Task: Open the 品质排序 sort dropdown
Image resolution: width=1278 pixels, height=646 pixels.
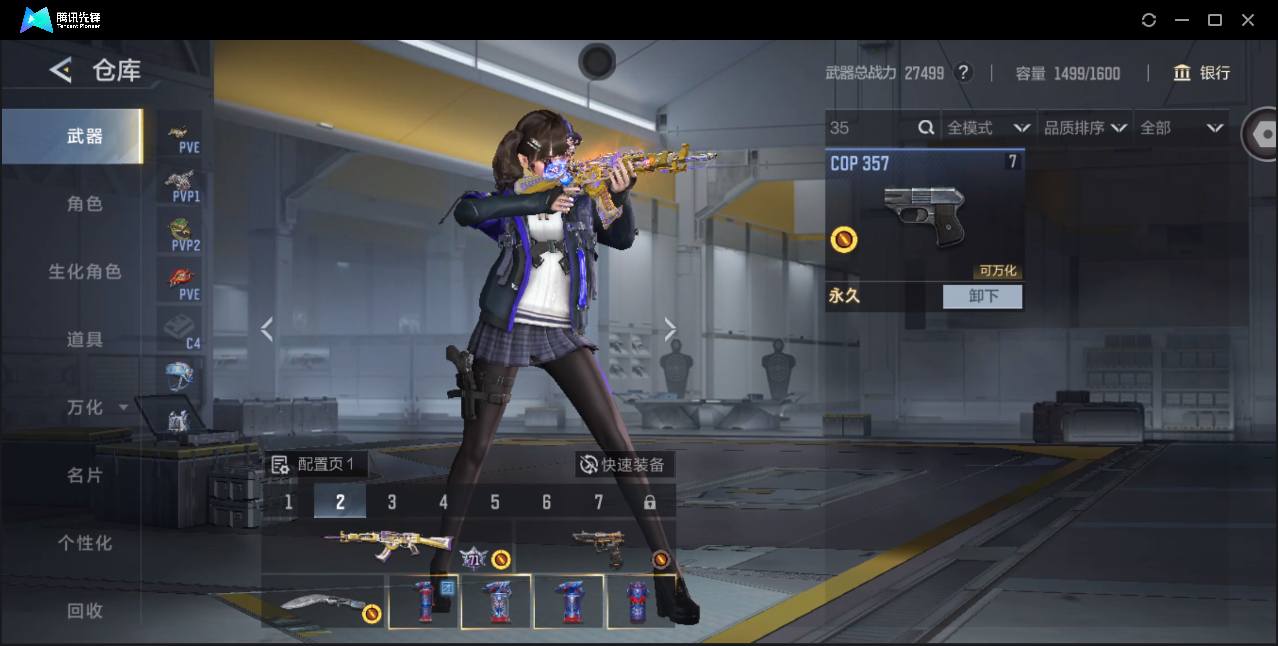Action: pos(1085,128)
